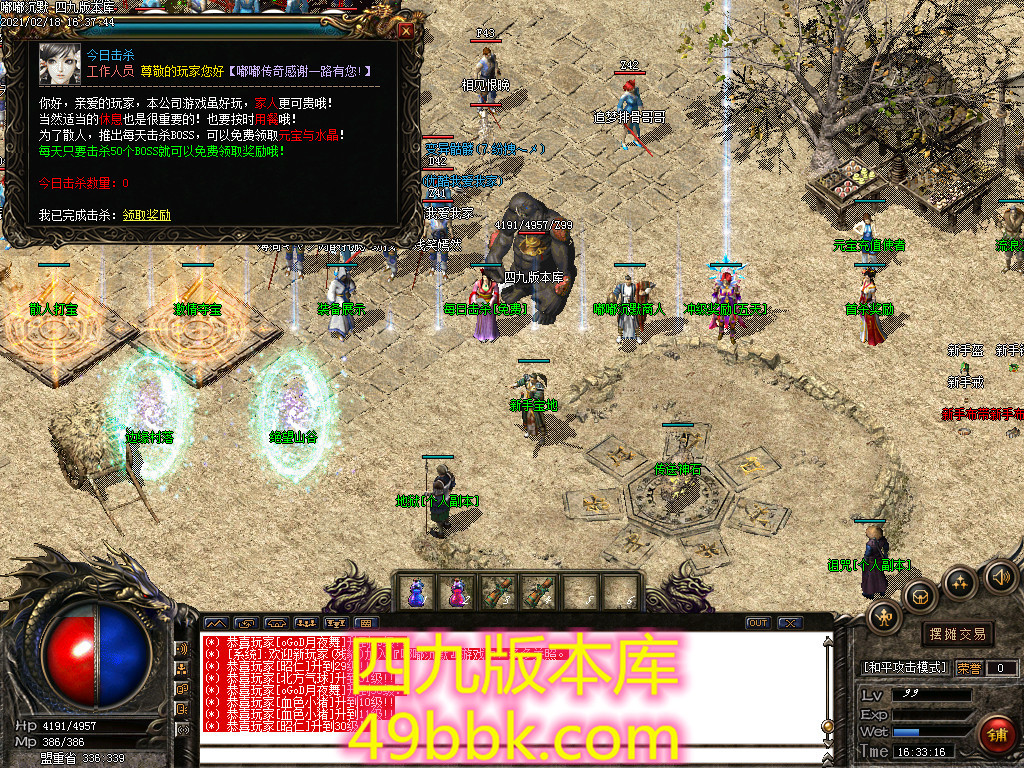The height and width of the screenshot is (768, 1024).
Task: Toggle the top chat channel side icon
Action: click(183, 649)
